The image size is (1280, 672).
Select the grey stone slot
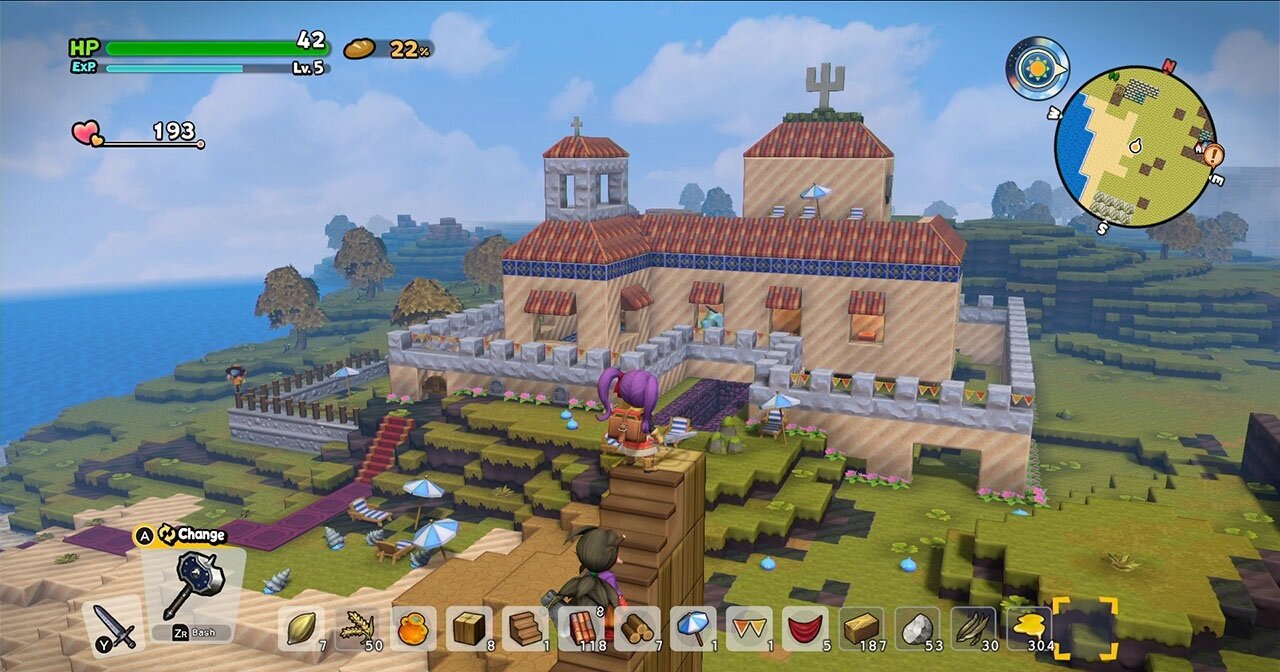[x=917, y=628]
